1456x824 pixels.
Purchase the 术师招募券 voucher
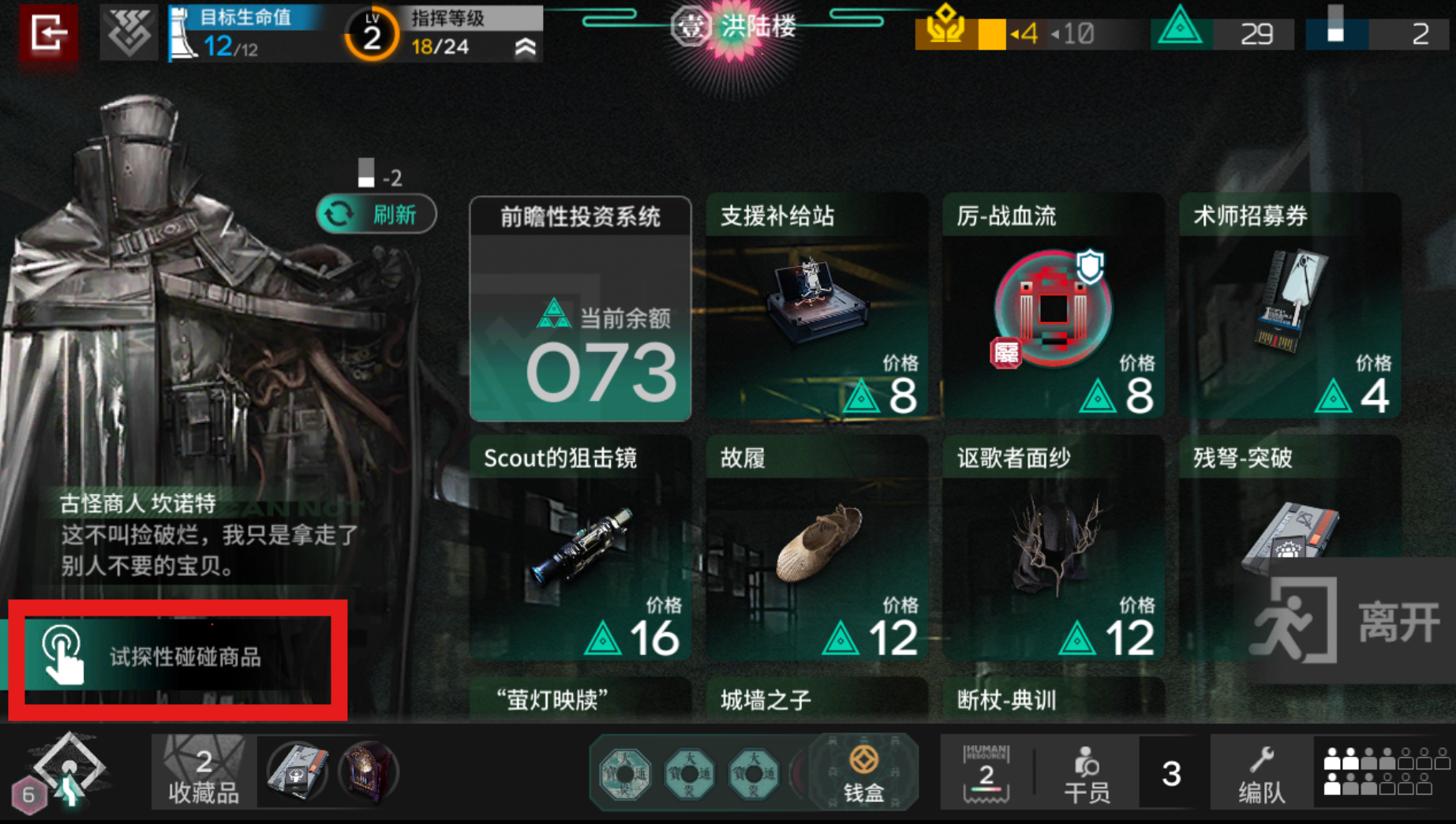[x=1289, y=307]
